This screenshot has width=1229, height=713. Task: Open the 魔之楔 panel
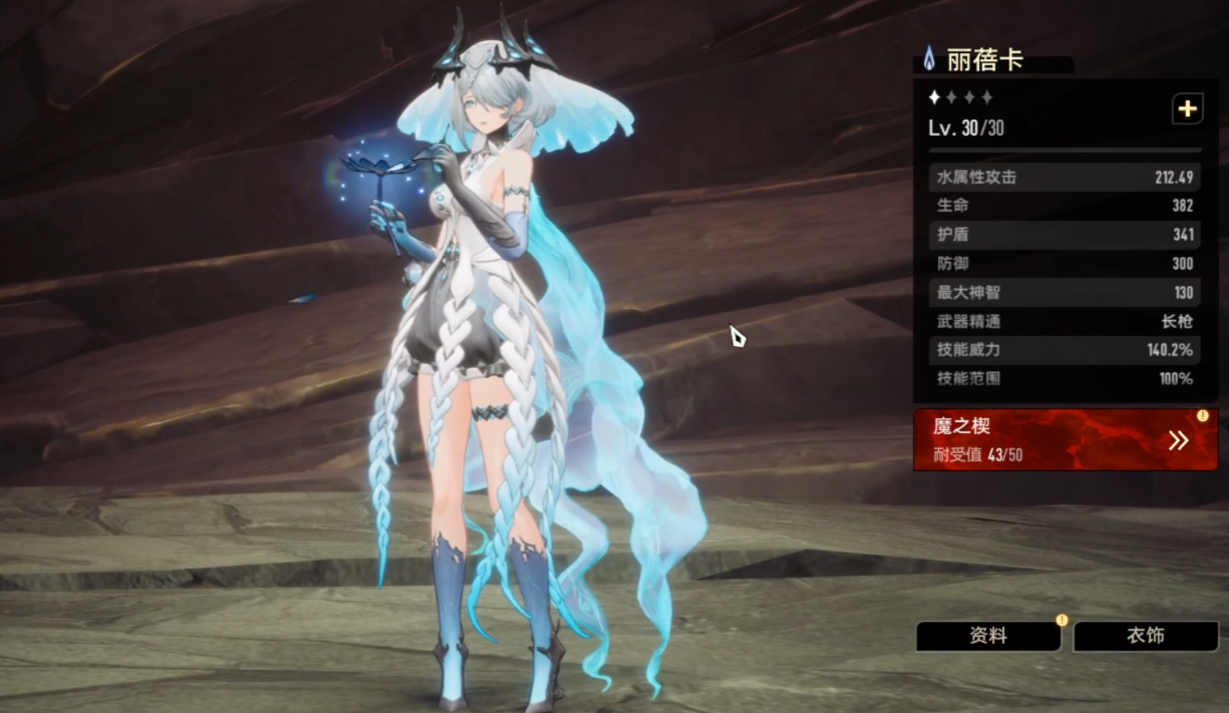[x=1065, y=440]
